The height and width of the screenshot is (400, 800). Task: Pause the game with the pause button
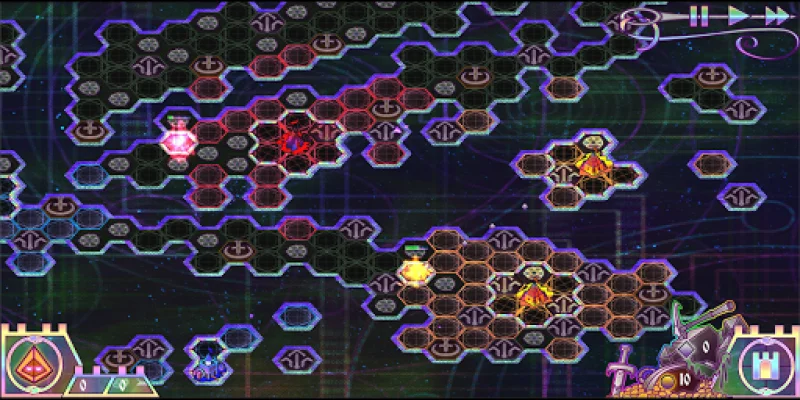pyautogui.click(x=699, y=15)
